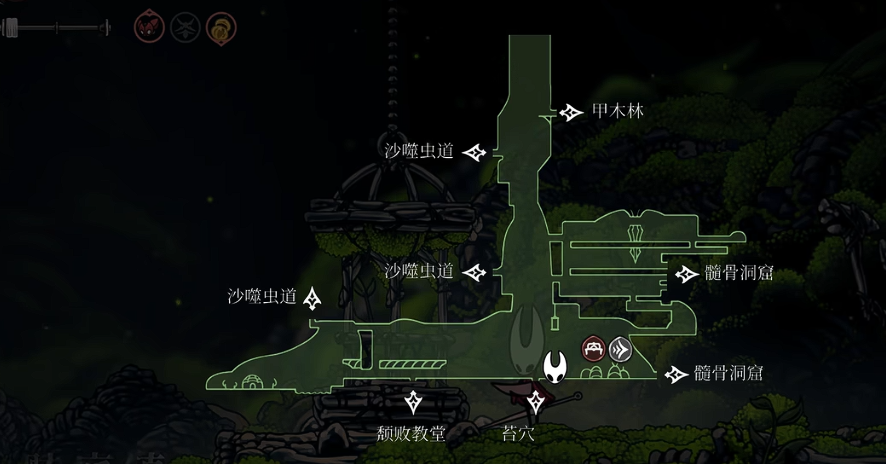Select the white Hornet position marker

click(556, 367)
